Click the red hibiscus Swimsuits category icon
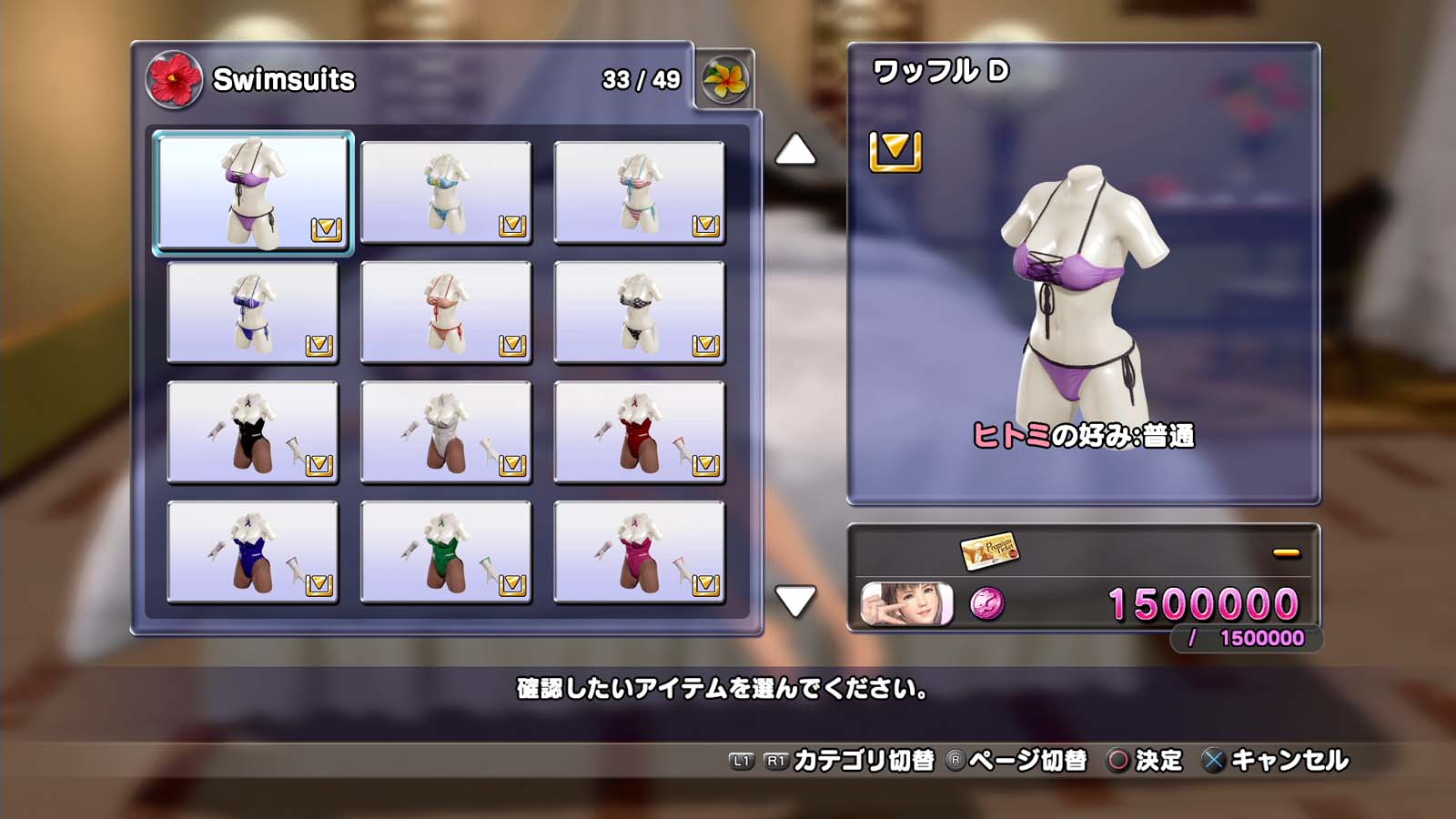 174,80
